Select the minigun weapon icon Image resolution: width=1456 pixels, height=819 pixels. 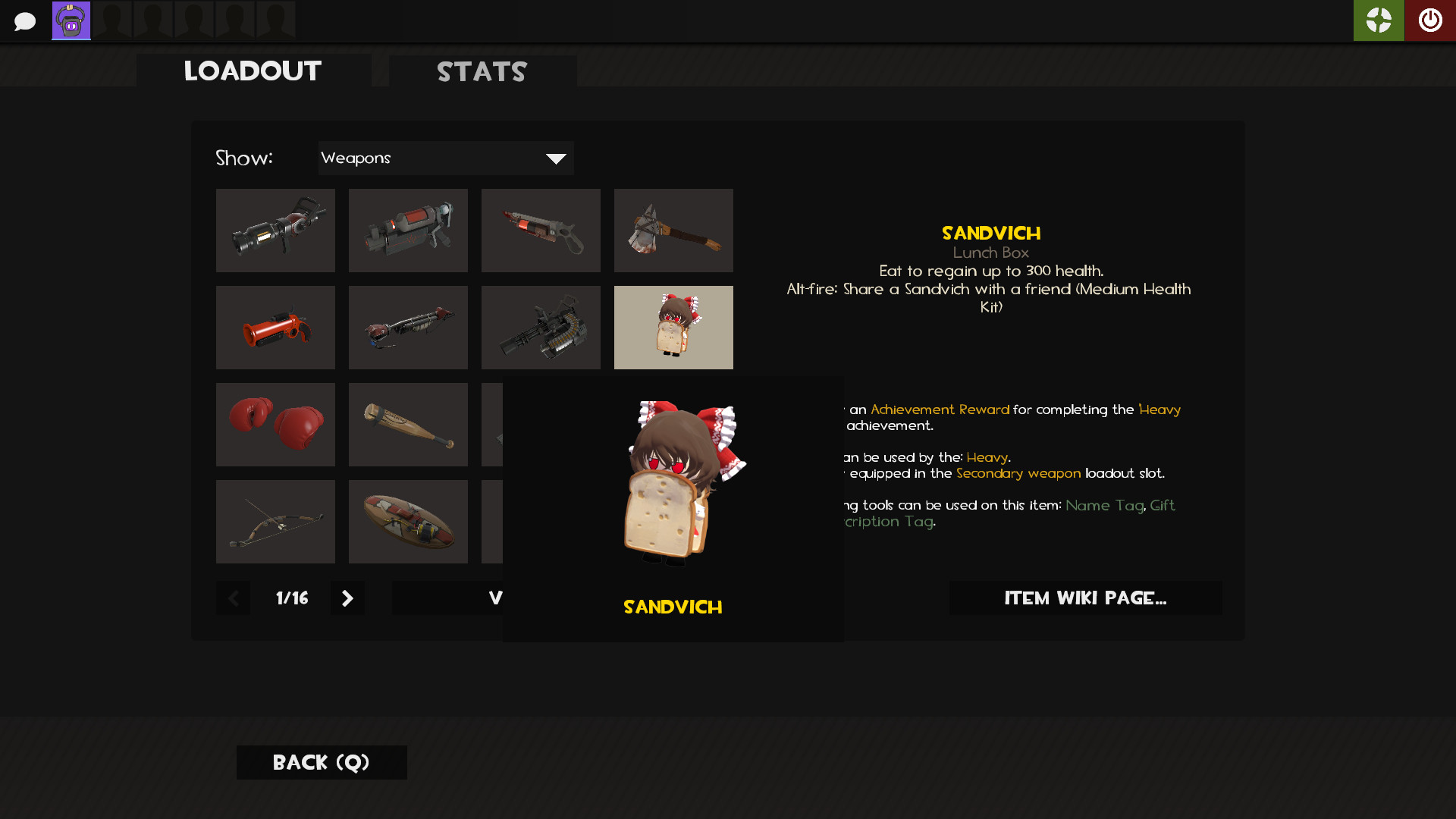click(x=541, y=327)
